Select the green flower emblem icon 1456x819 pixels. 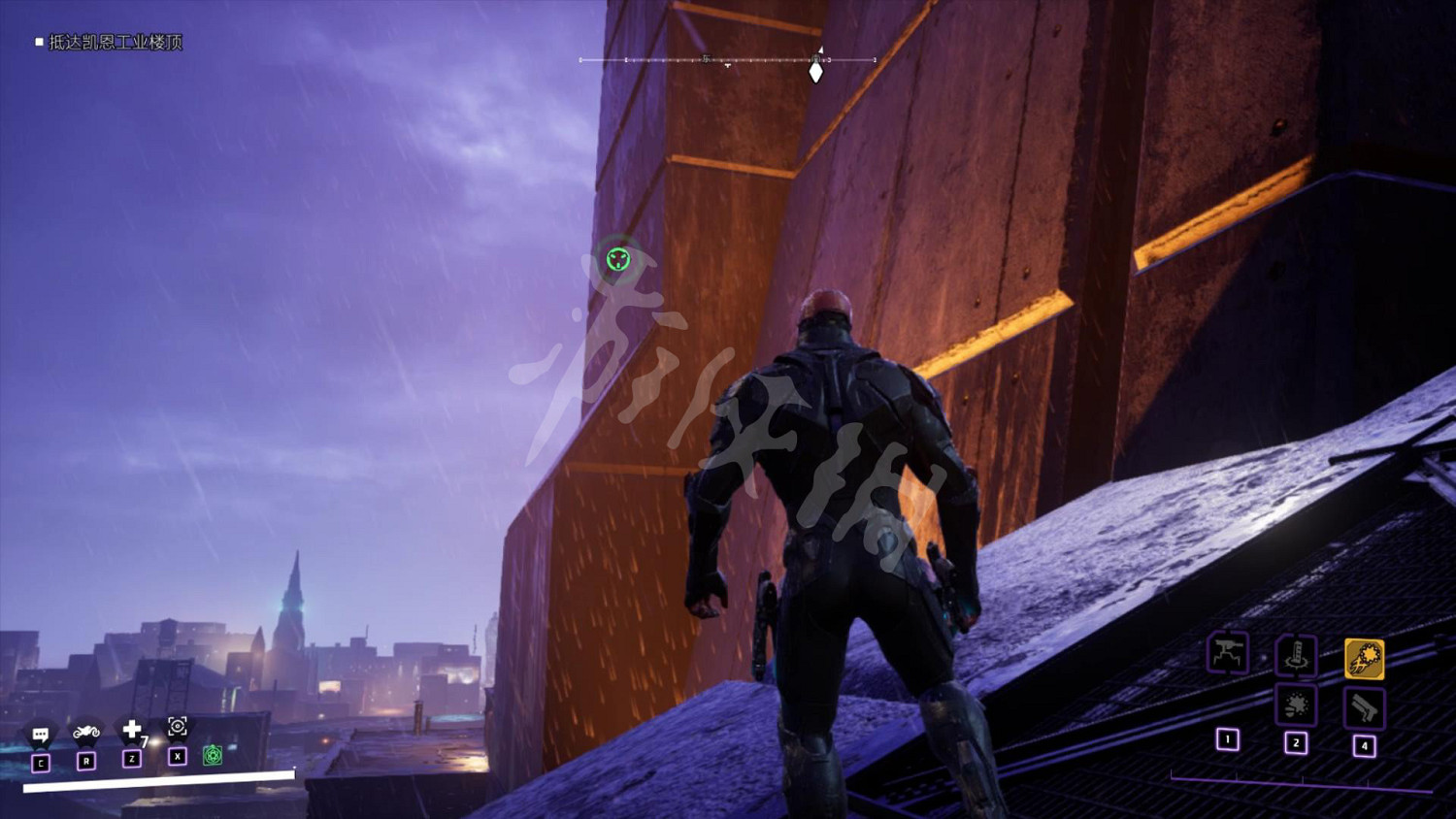point(213,755)
